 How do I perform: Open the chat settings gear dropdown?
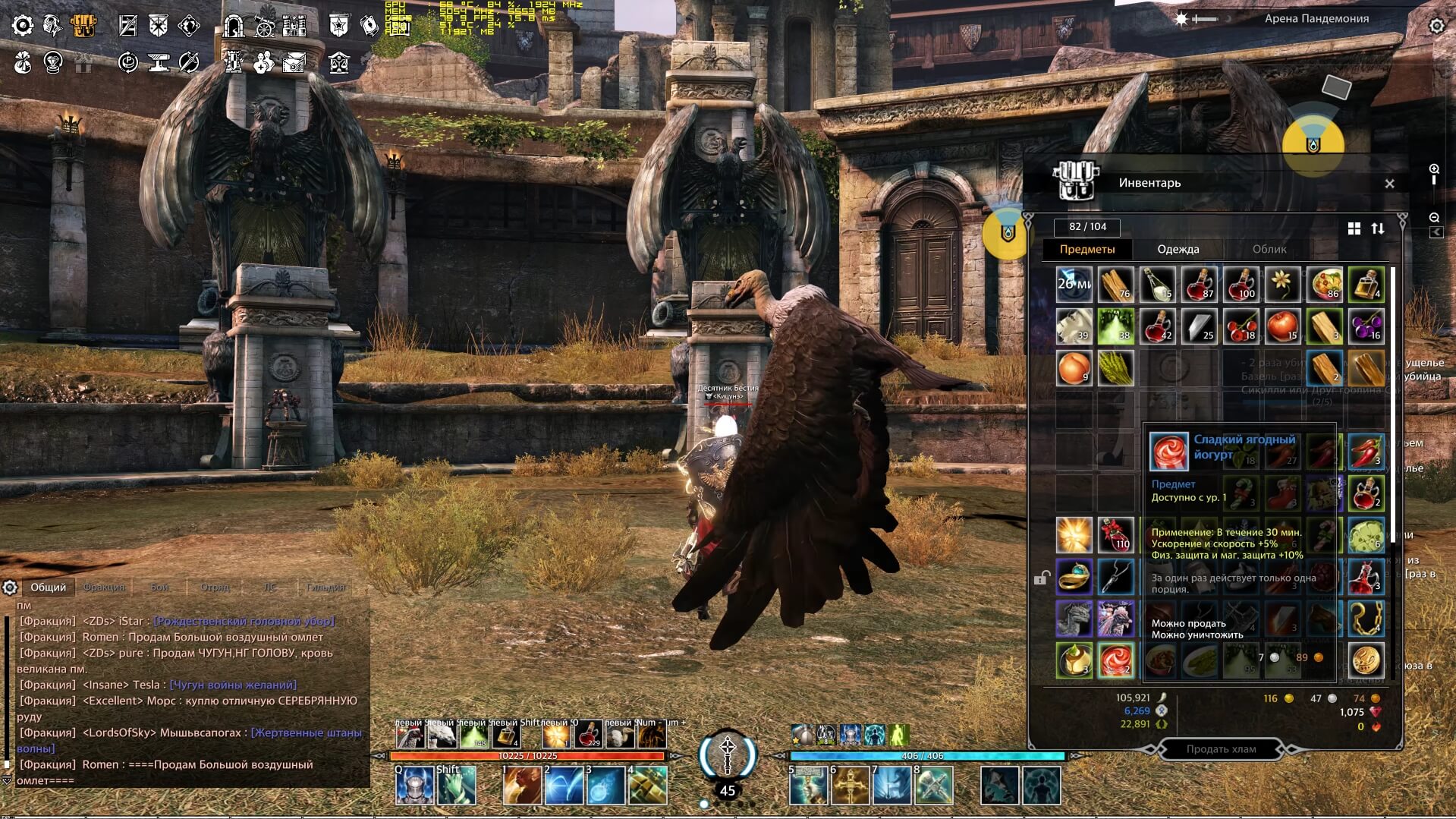click(x=10, y=587)
